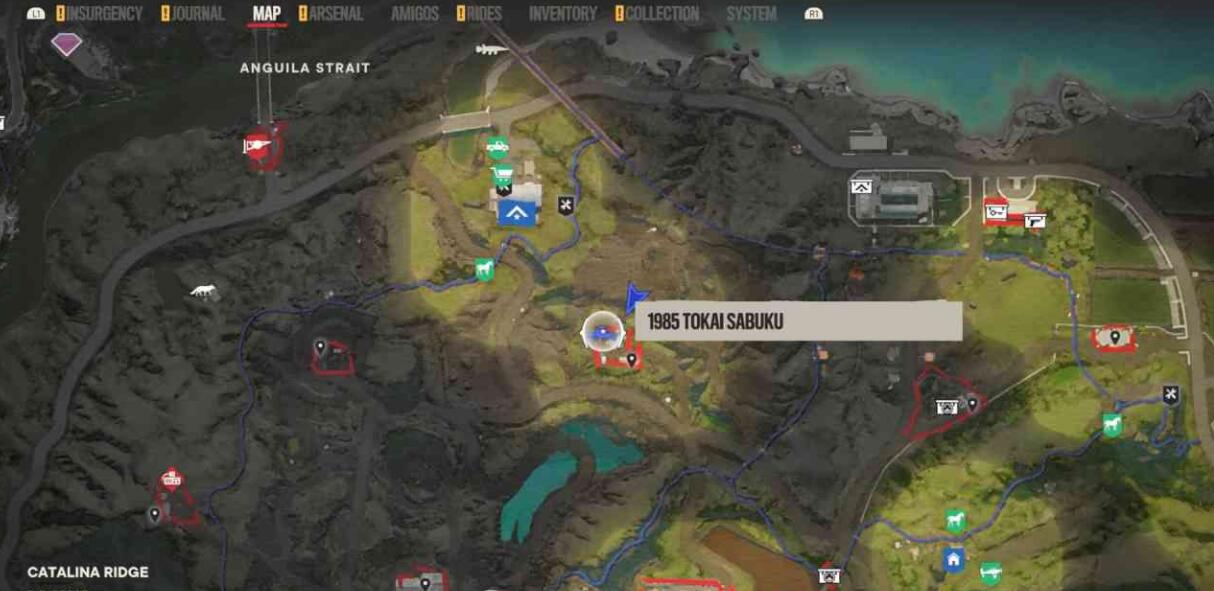
Task: Open the Rides tab
Action: tap(484, 14)
